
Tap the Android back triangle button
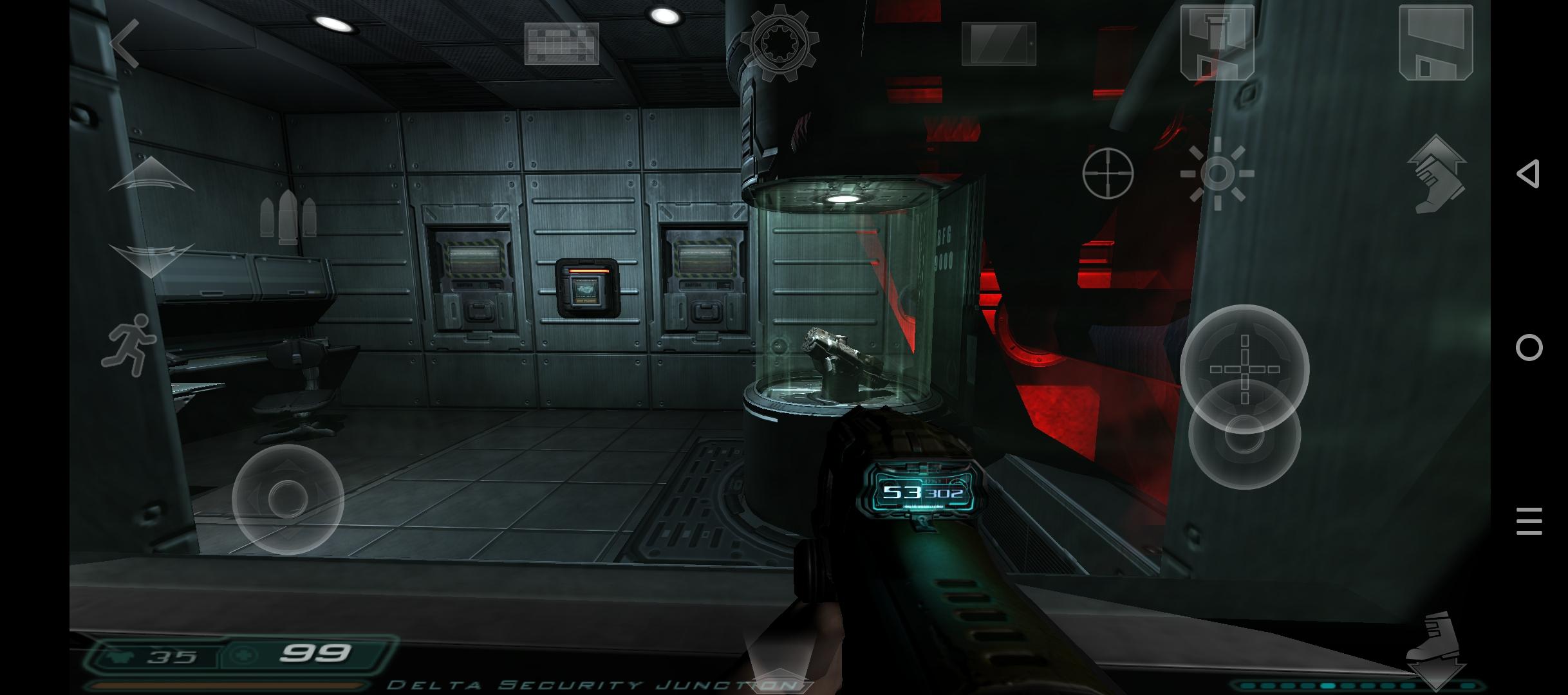click(1529, 174)
